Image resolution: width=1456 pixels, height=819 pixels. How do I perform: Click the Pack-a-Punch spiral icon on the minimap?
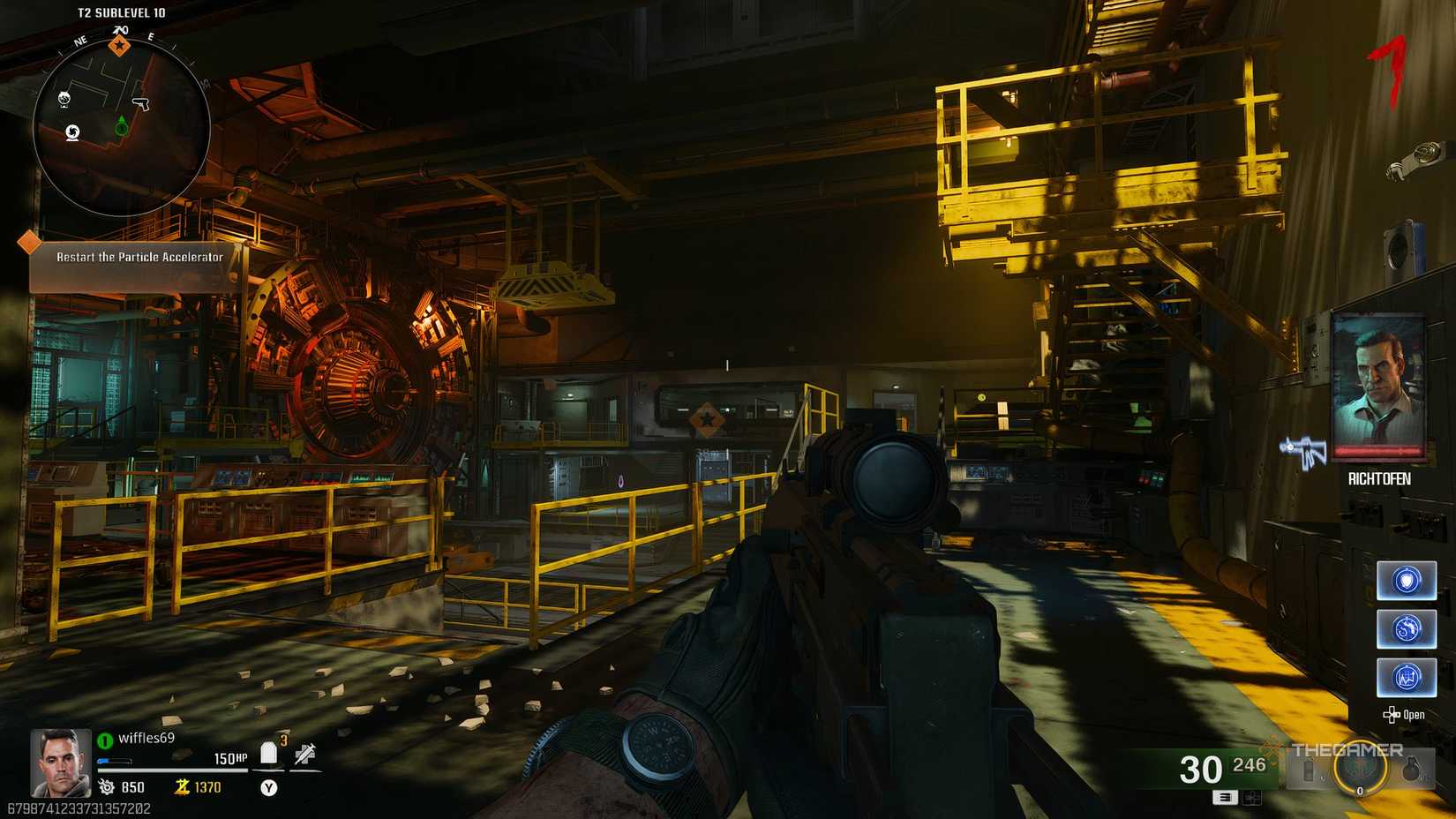72,132
